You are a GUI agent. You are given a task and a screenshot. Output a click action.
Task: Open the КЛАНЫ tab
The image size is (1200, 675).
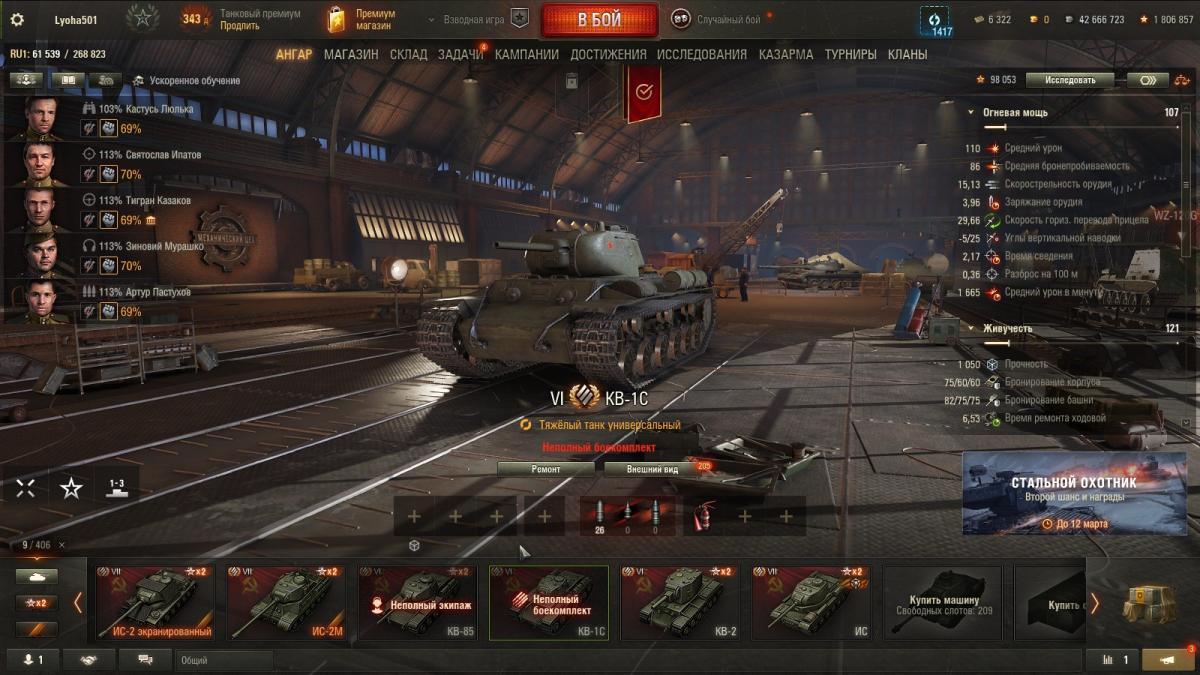coord(907,55)
